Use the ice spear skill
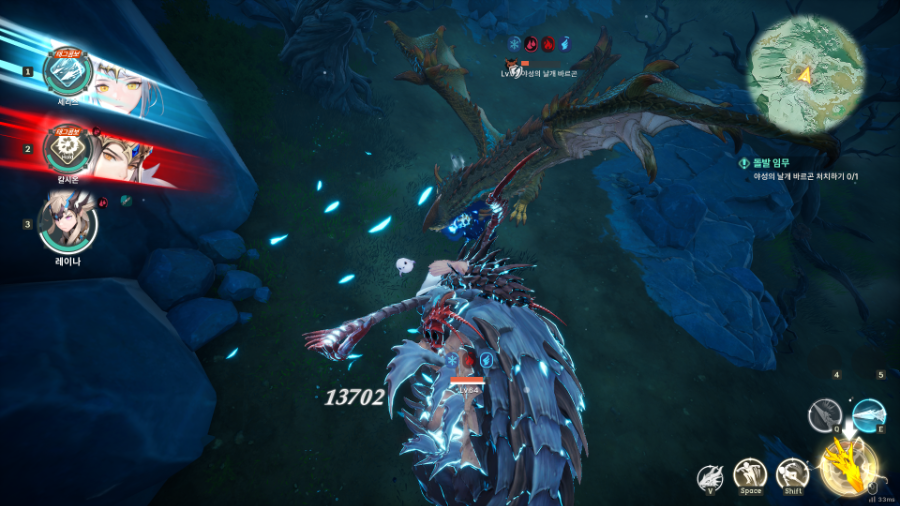The width and height of the screenshot is (900, 506). 868,412
